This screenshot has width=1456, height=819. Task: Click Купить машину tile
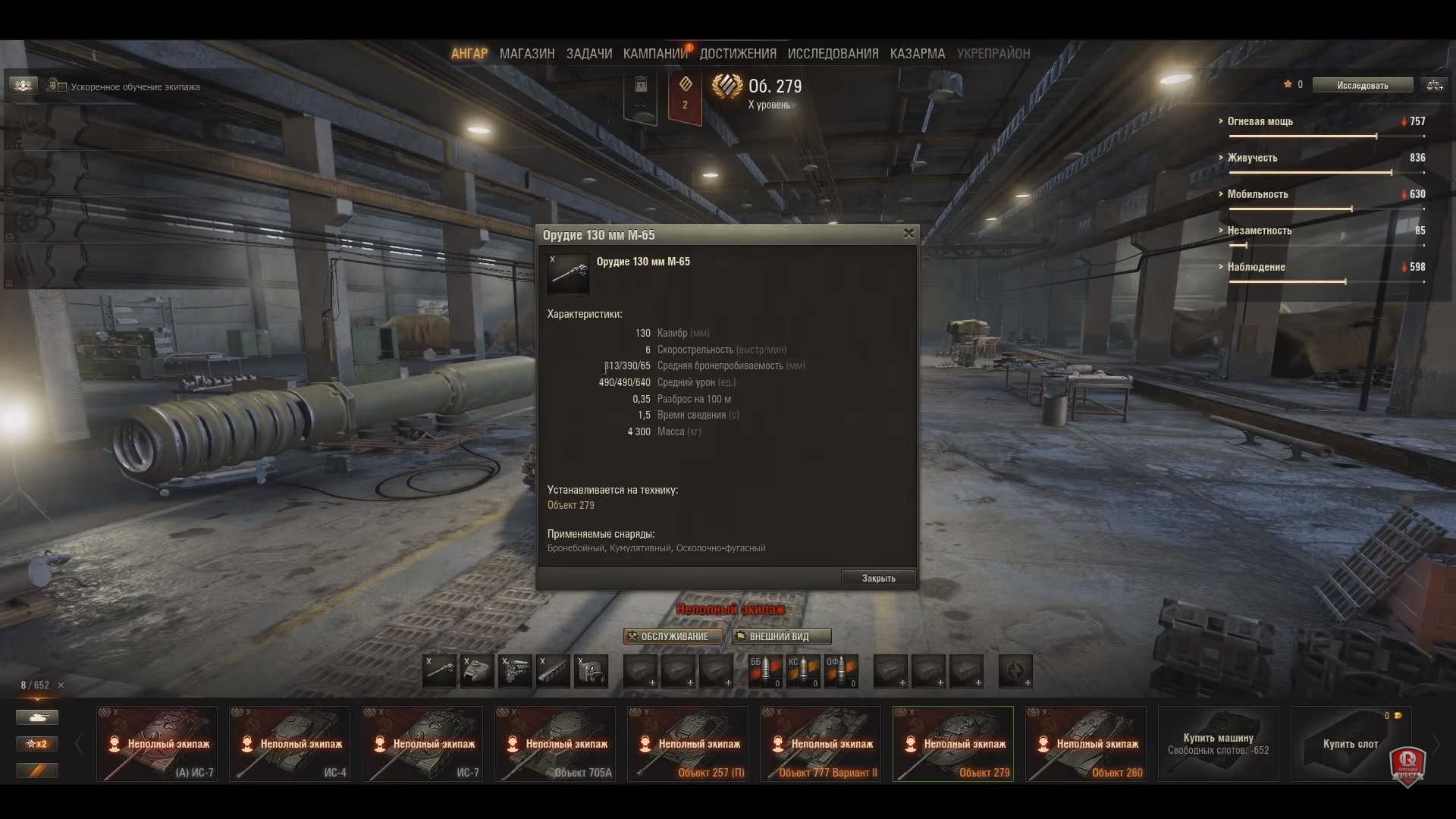coord(1218,744)
